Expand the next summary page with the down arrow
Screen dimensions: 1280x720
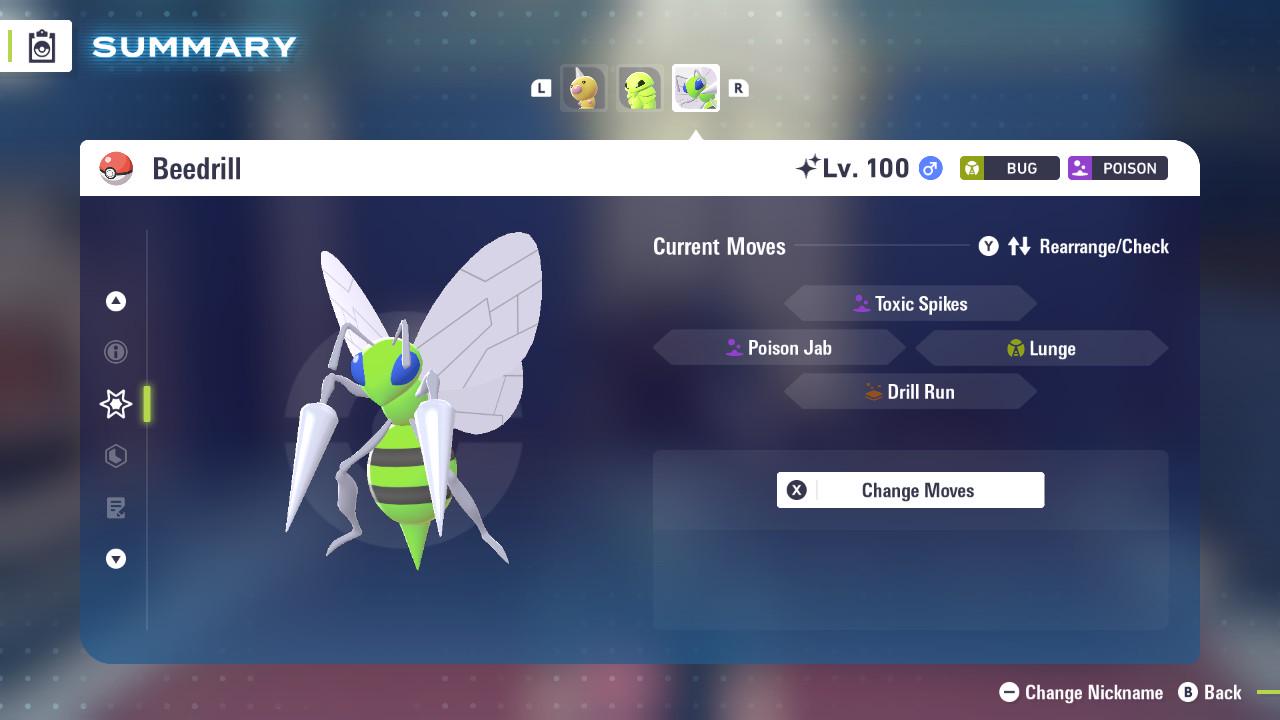[116, 559]
